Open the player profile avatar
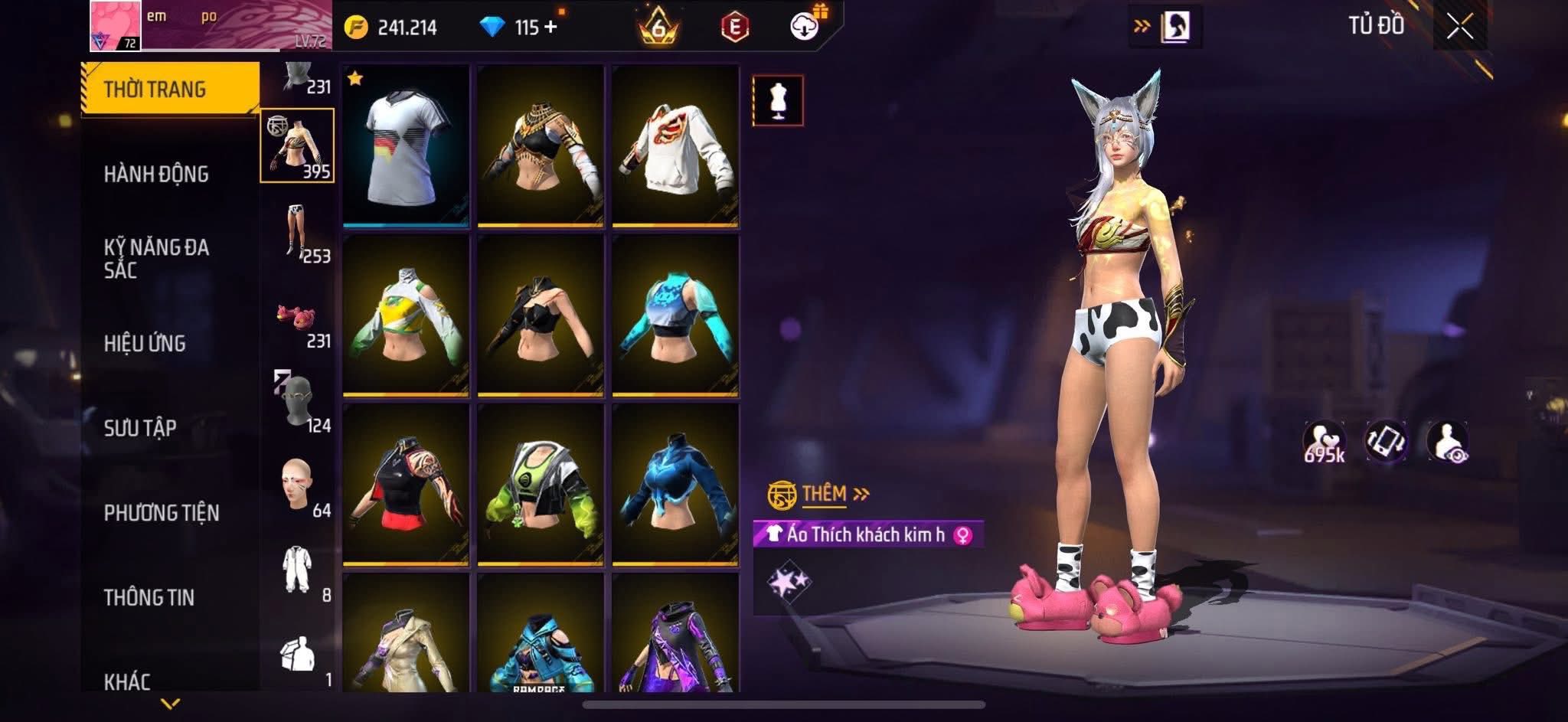 pos(116,26)
